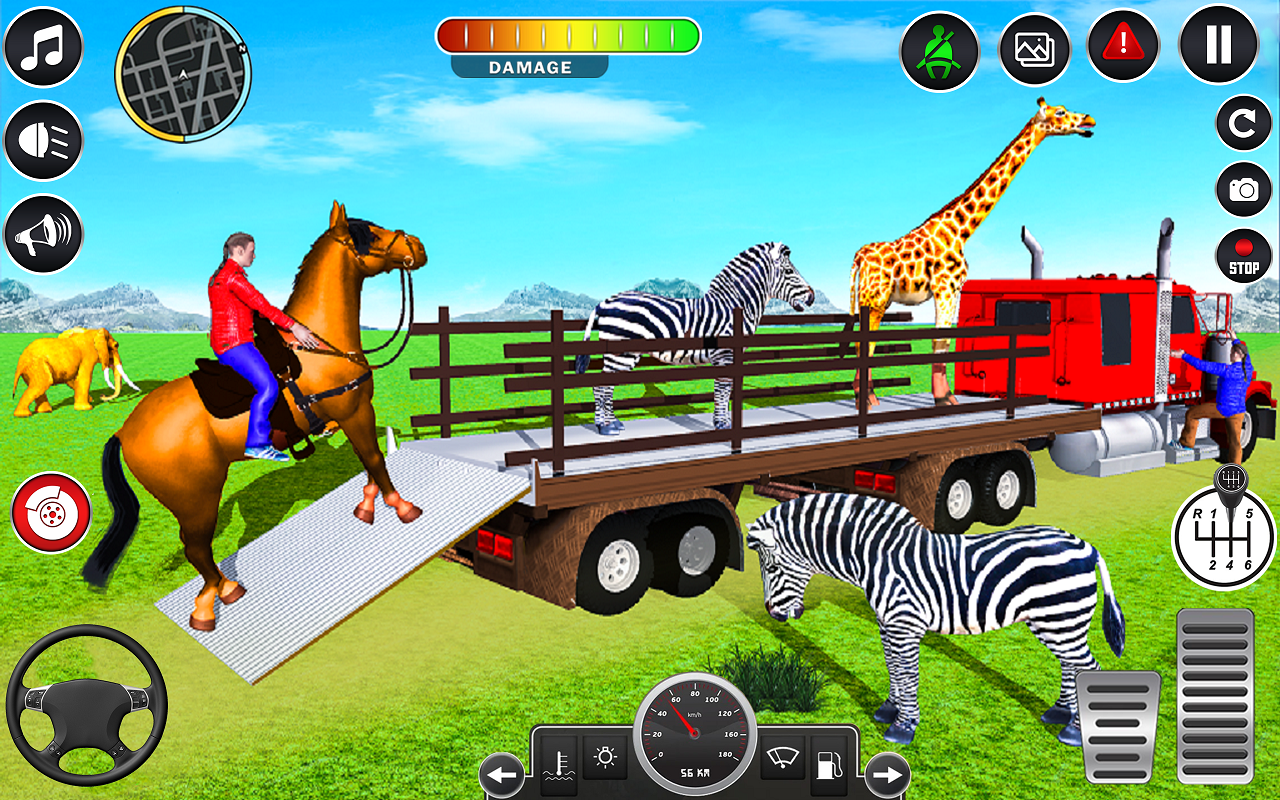Image resolution: width=1280 pixels, height=800 pixels.
Task: Toggle the headlights
Action: [42, 141]
